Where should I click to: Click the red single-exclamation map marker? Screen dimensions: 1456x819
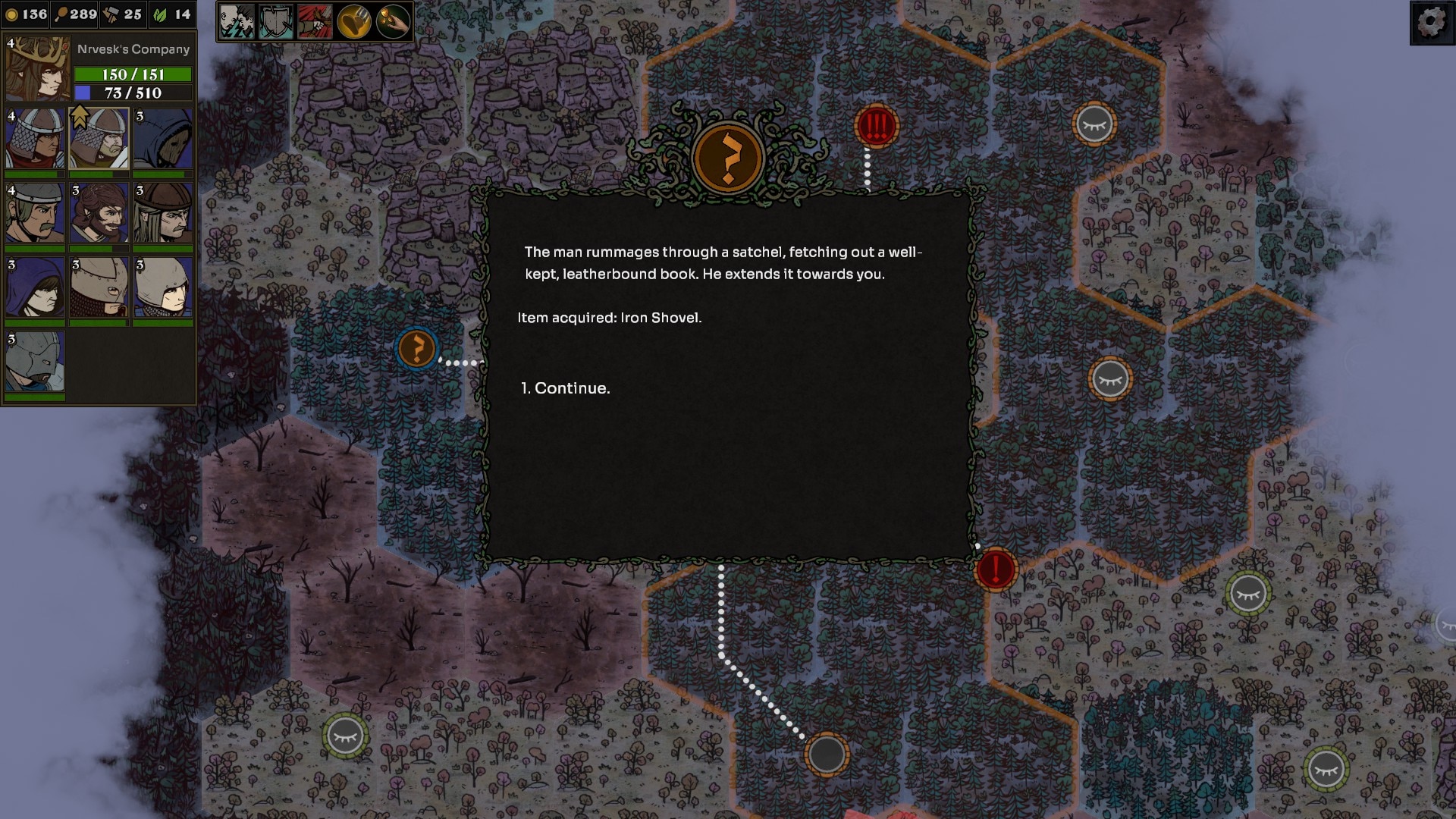pos(996,569)
